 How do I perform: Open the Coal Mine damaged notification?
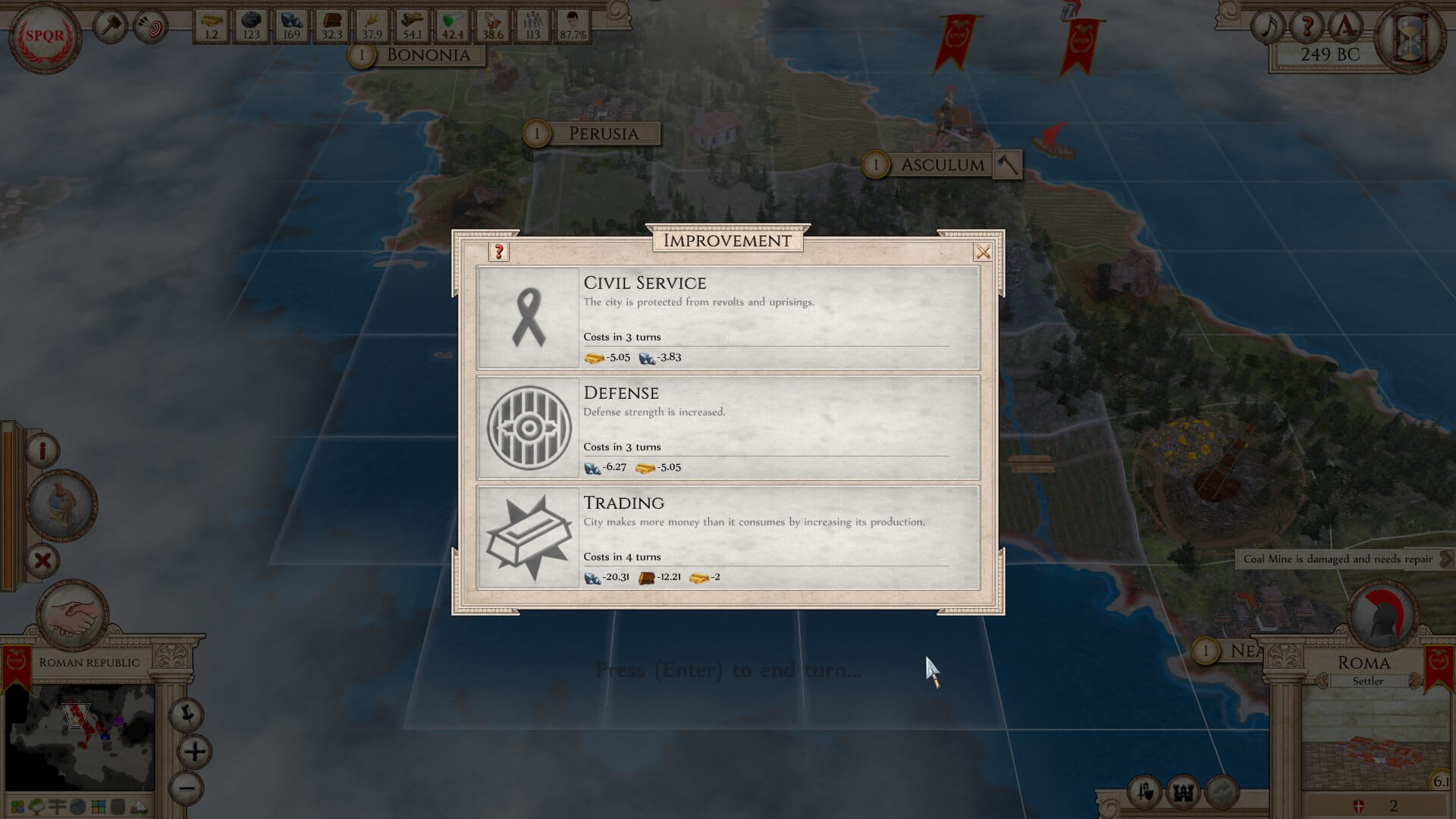1338,559
